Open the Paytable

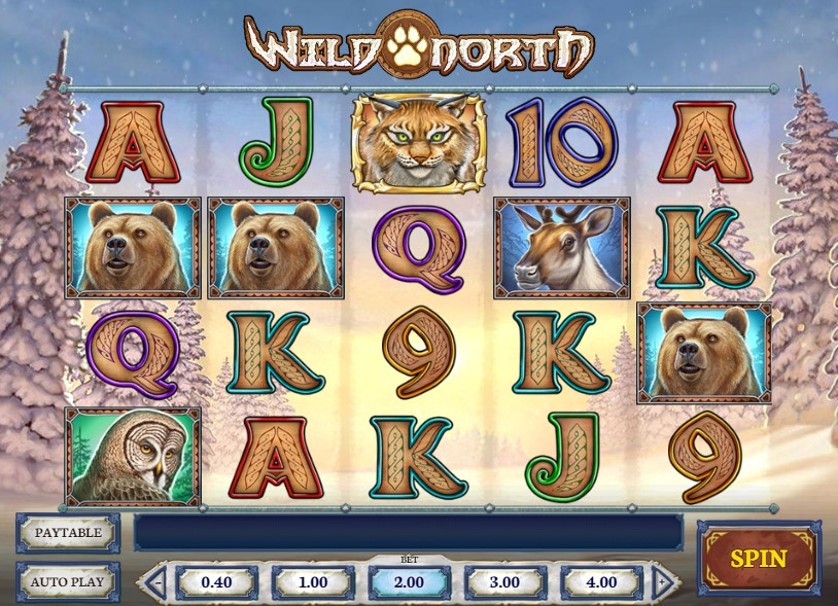[68, 533]
